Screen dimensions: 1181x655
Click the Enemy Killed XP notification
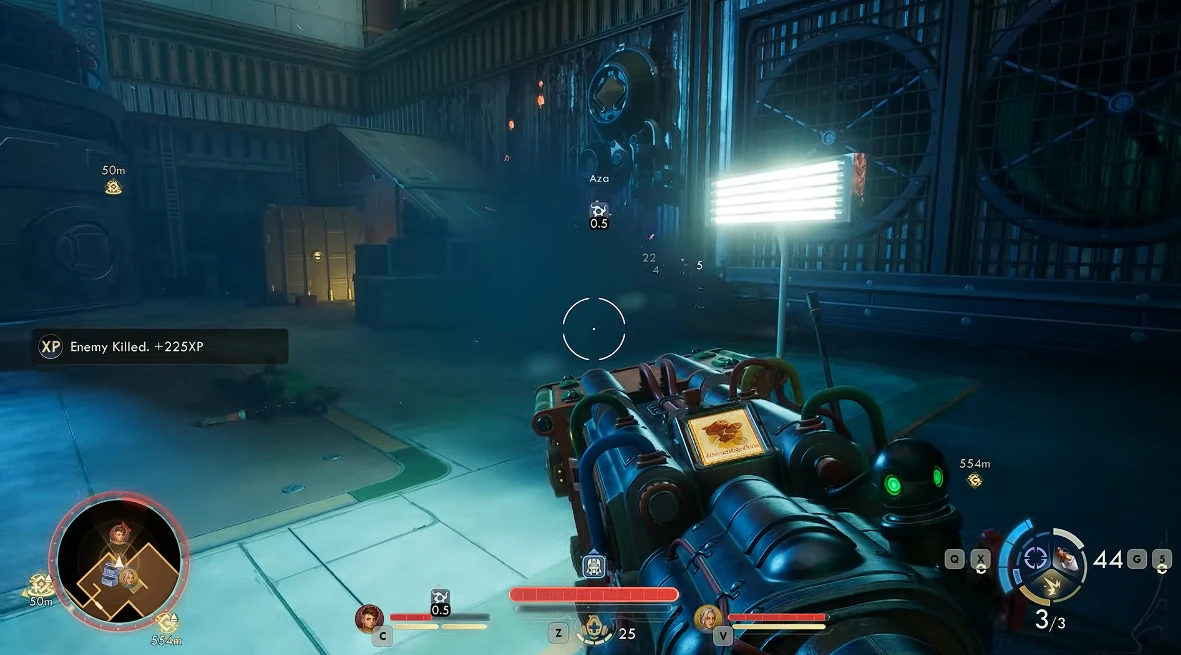(160, 347)
